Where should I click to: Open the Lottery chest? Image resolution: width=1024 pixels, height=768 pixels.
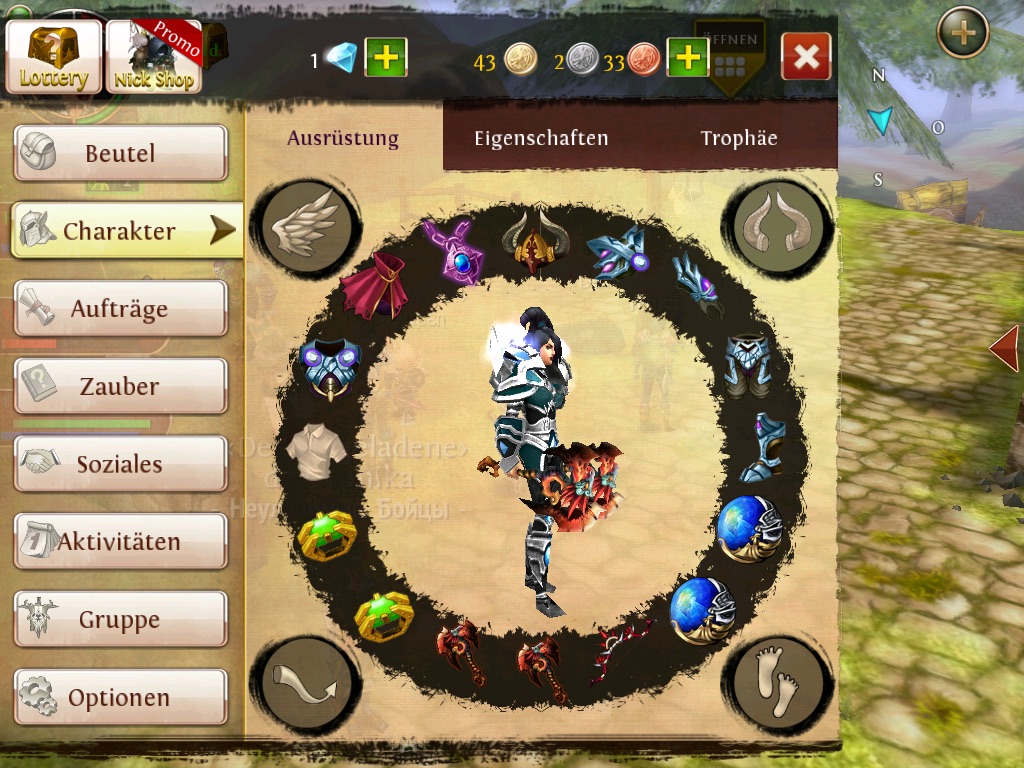[x=54, y=57]
